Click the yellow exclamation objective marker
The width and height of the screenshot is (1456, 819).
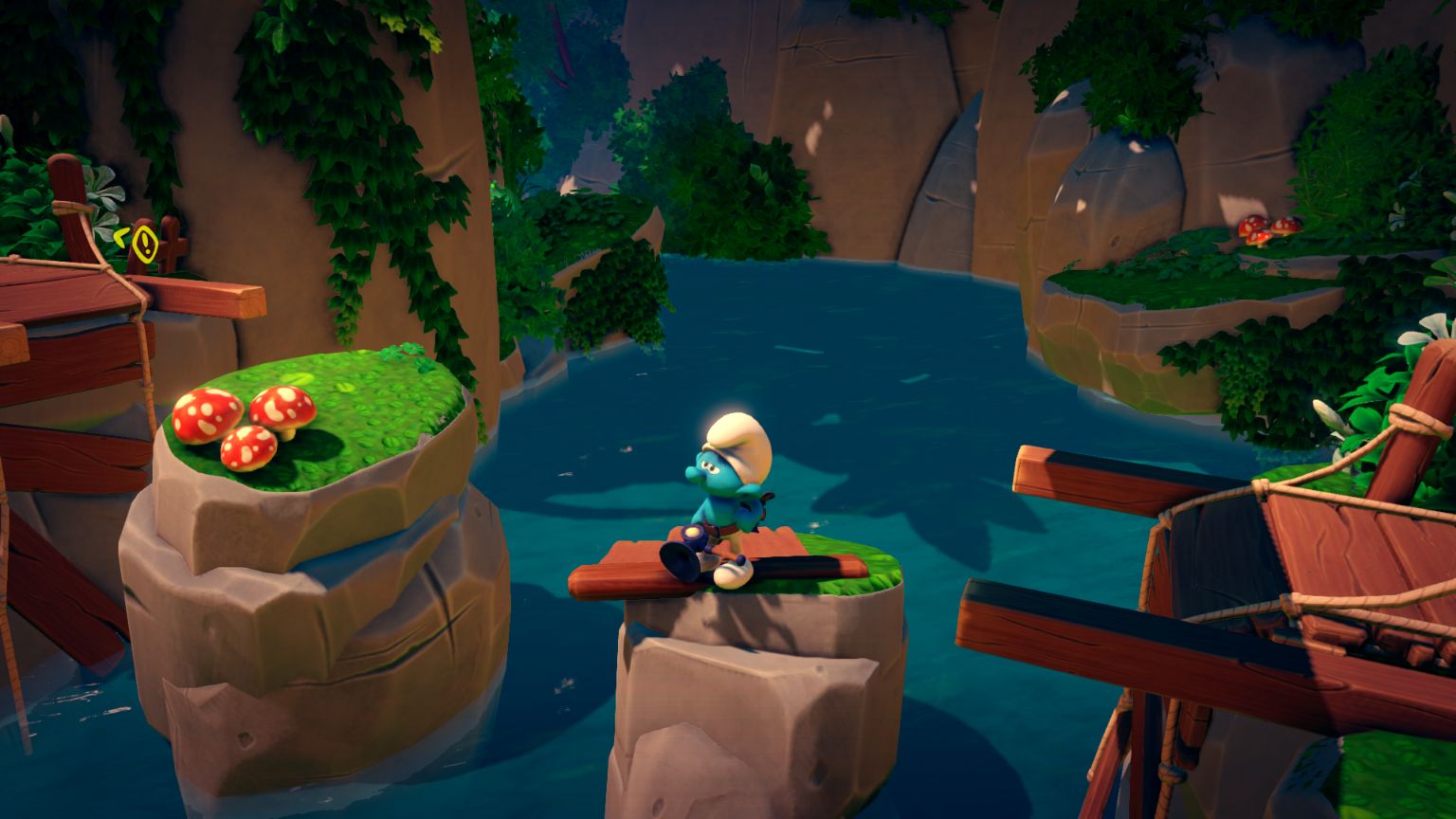point(144,243)
